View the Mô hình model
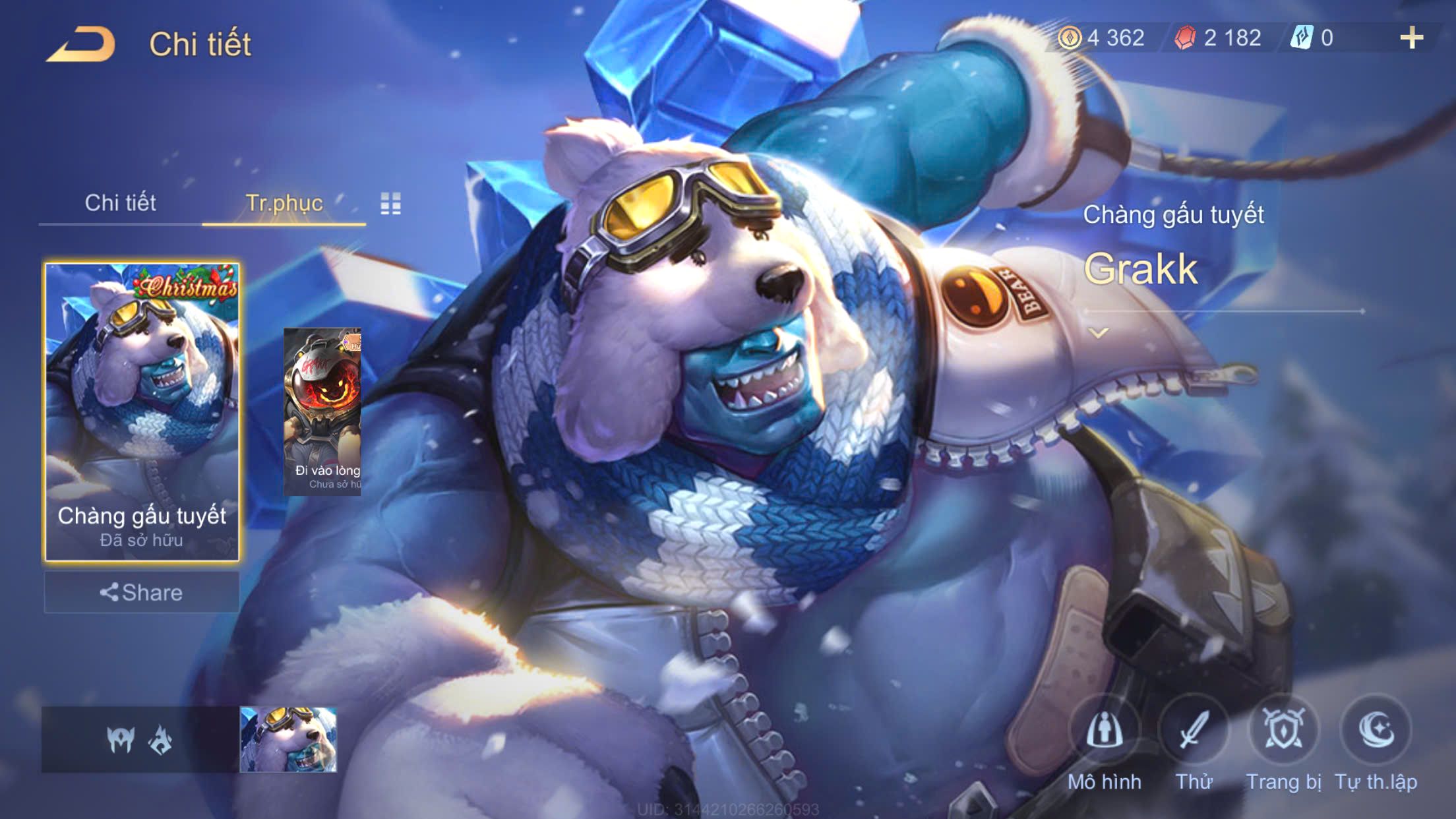 (x=1105, y=742)
